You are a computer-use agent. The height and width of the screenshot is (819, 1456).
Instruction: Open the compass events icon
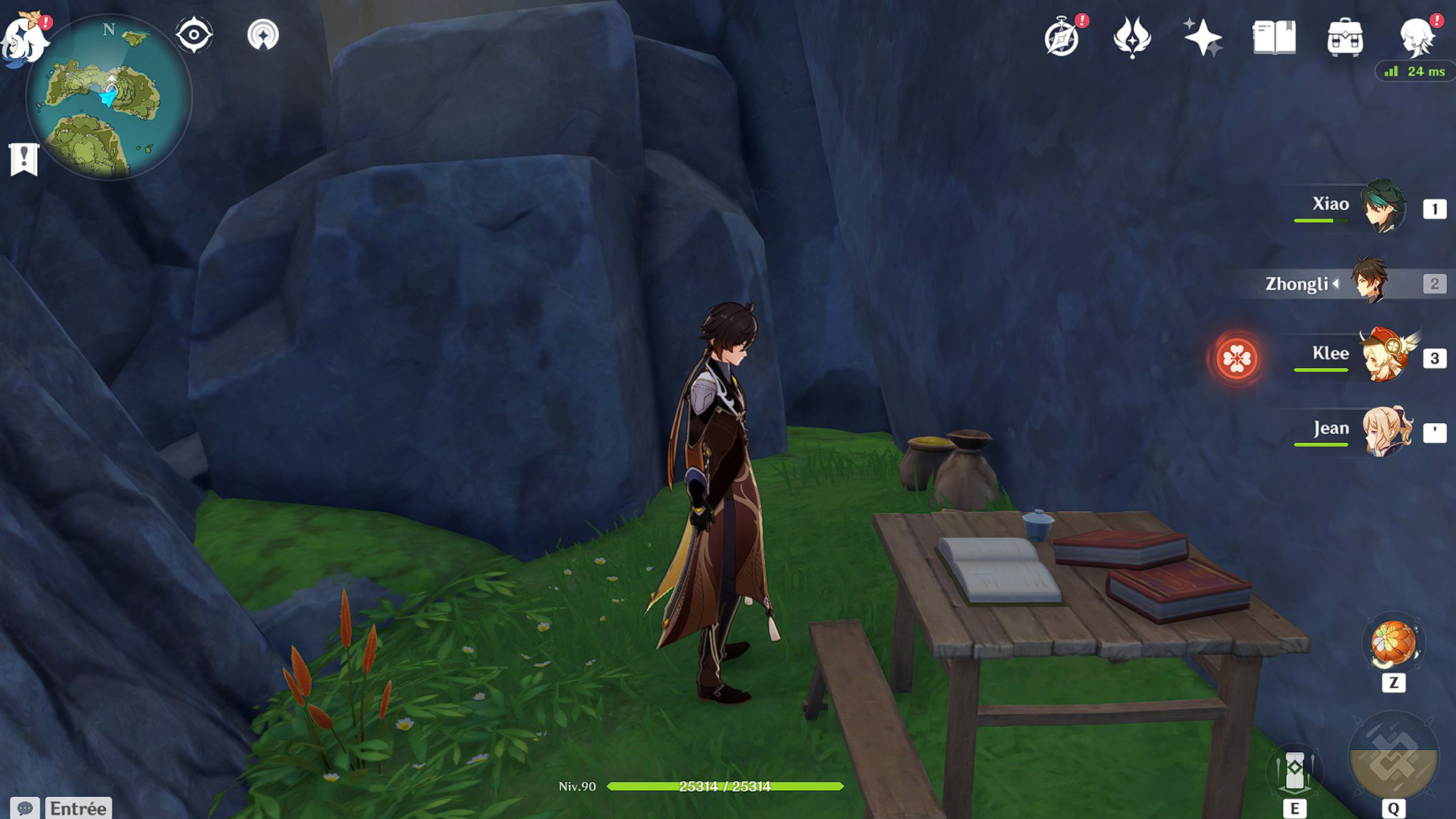[x=1062, y=36]
